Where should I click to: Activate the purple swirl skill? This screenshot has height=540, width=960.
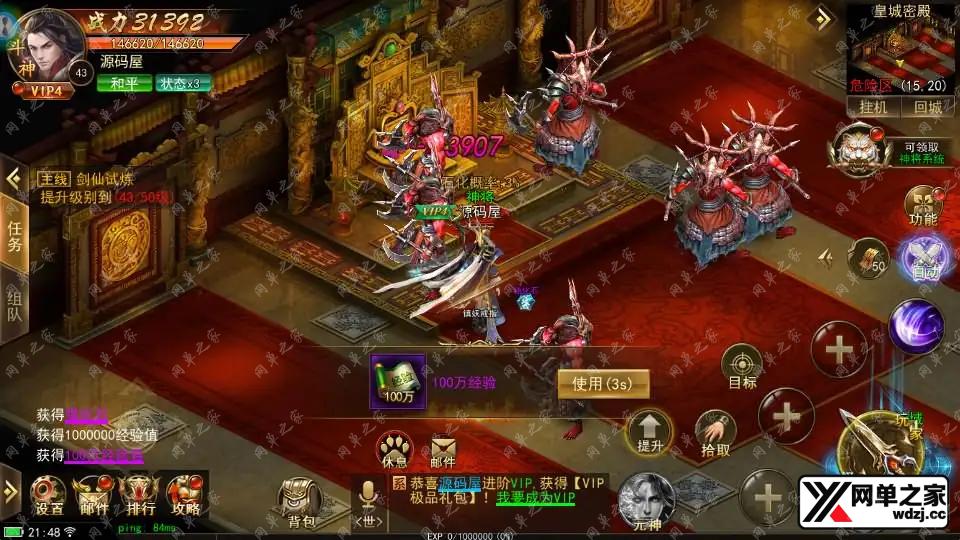click(x=916, y=325)
